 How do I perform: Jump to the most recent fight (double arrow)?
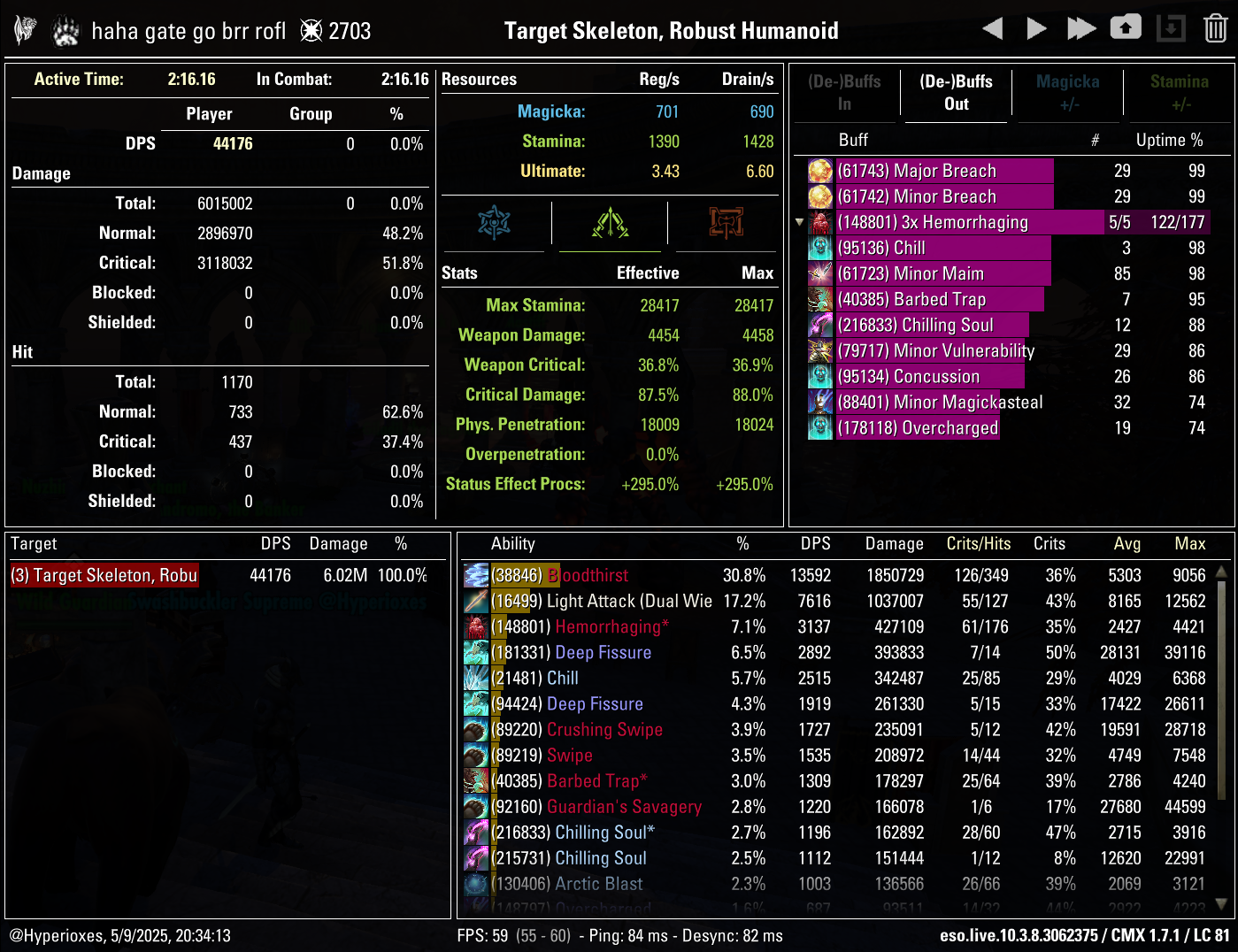point(1080,27)
